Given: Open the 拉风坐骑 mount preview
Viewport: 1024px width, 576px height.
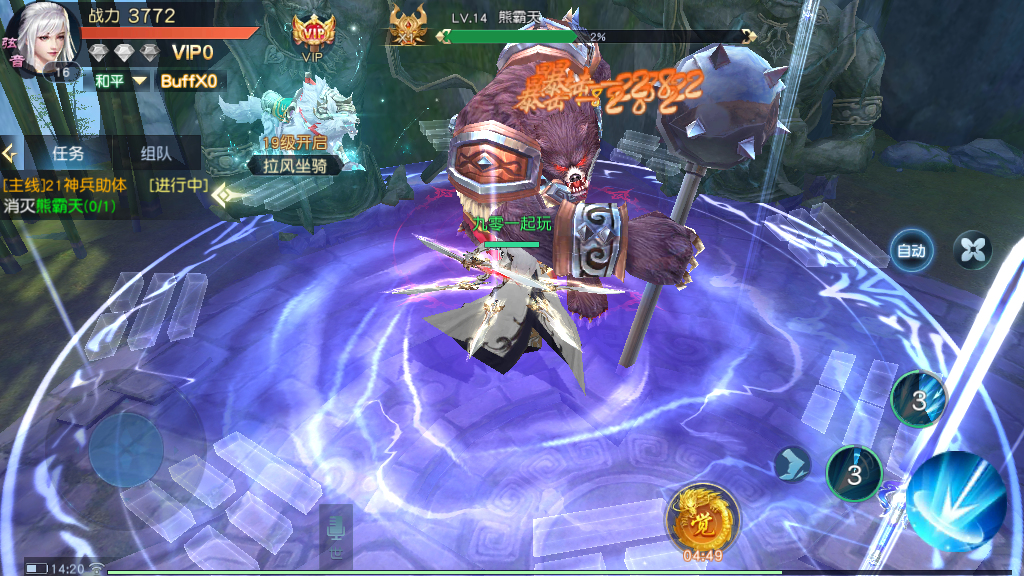Looking at the screenshot, I should pyautogui.click(x=296, y=130).
